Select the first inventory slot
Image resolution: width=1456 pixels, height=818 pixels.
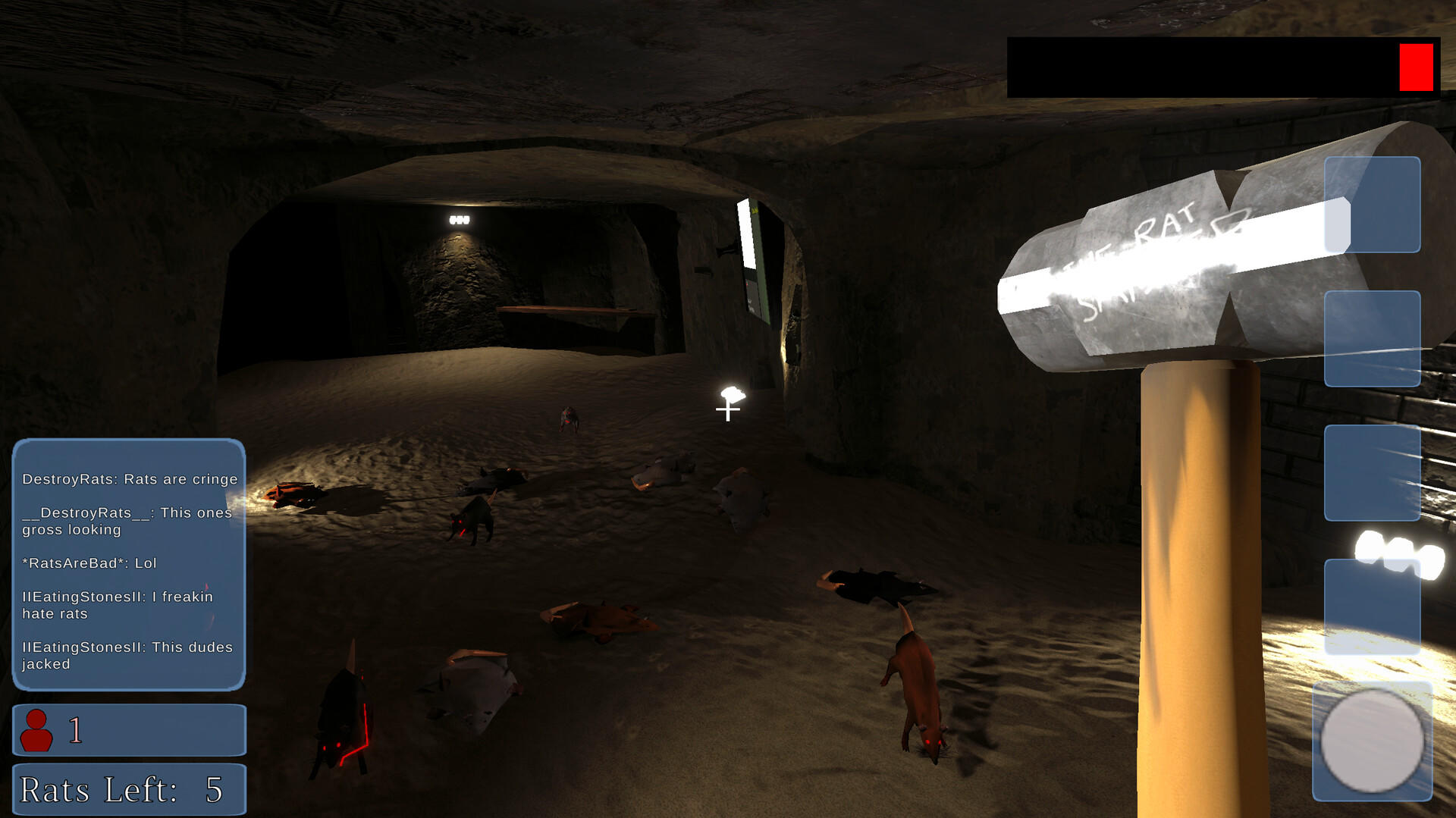click(1373, 205)
